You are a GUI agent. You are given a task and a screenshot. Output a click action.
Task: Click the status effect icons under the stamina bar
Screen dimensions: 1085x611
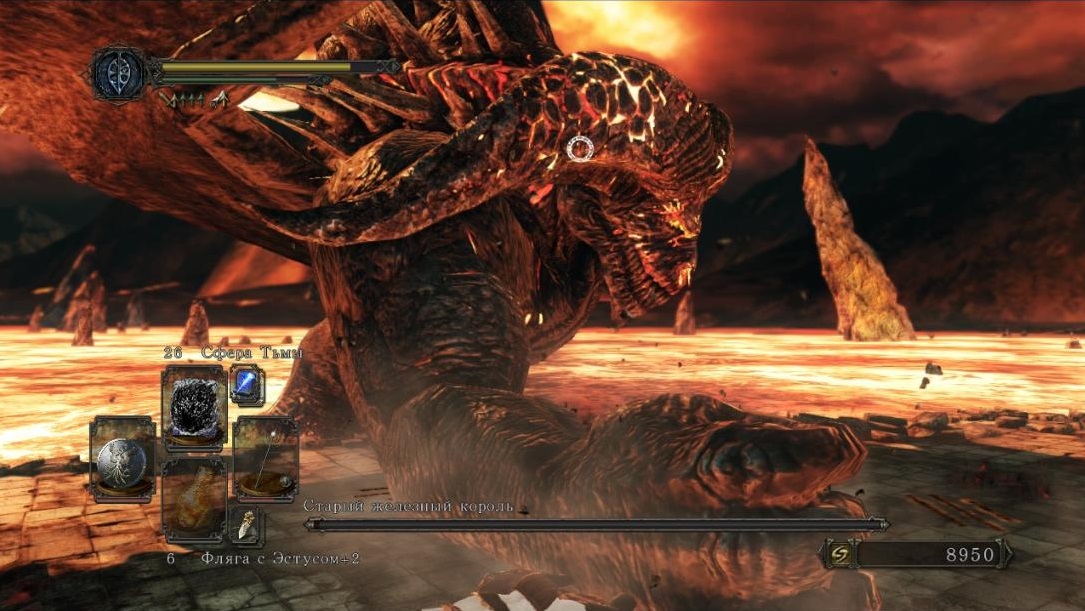(194, 98)
